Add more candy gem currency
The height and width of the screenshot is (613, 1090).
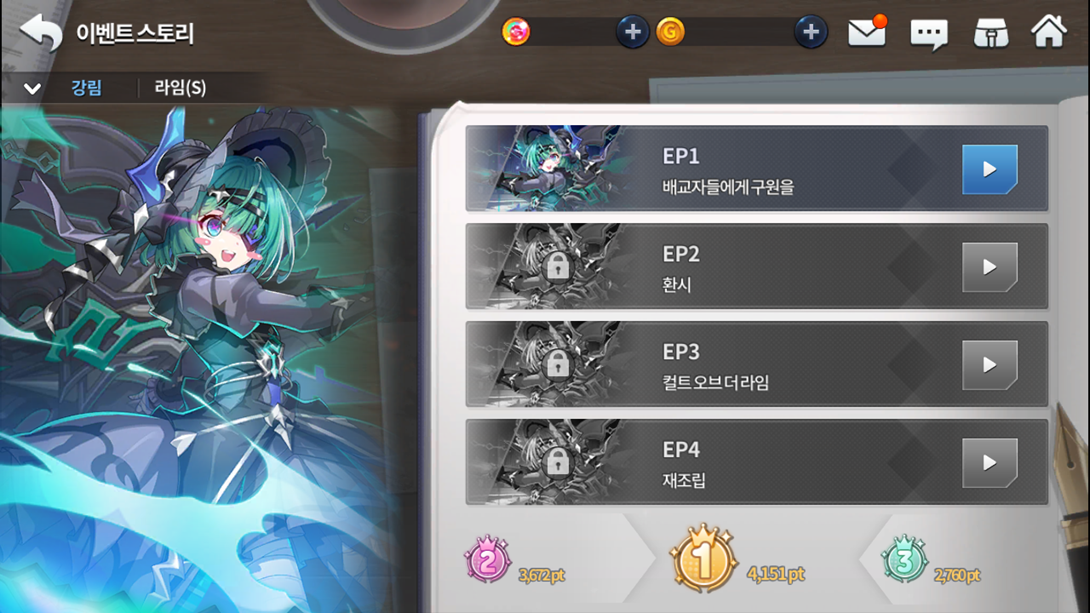click(632, 32)
